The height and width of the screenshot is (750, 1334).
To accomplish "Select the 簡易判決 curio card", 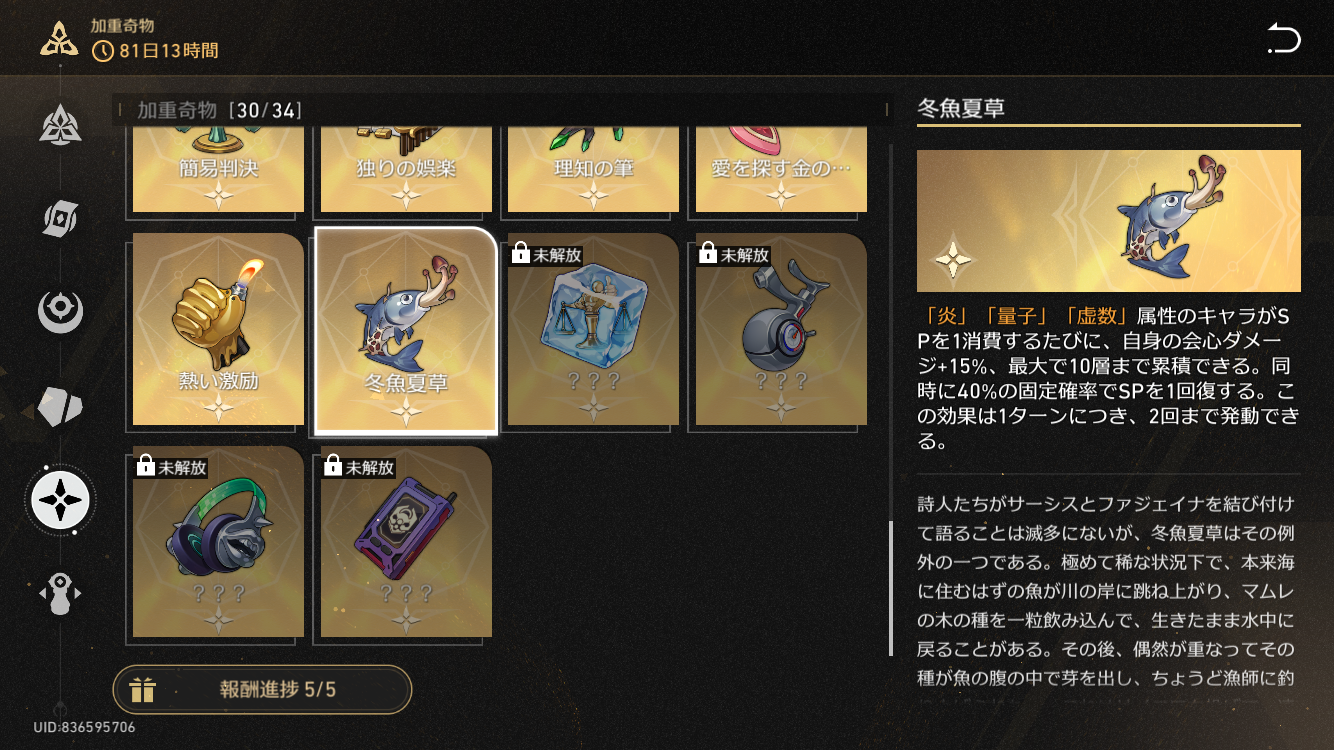I will (218, 170).
